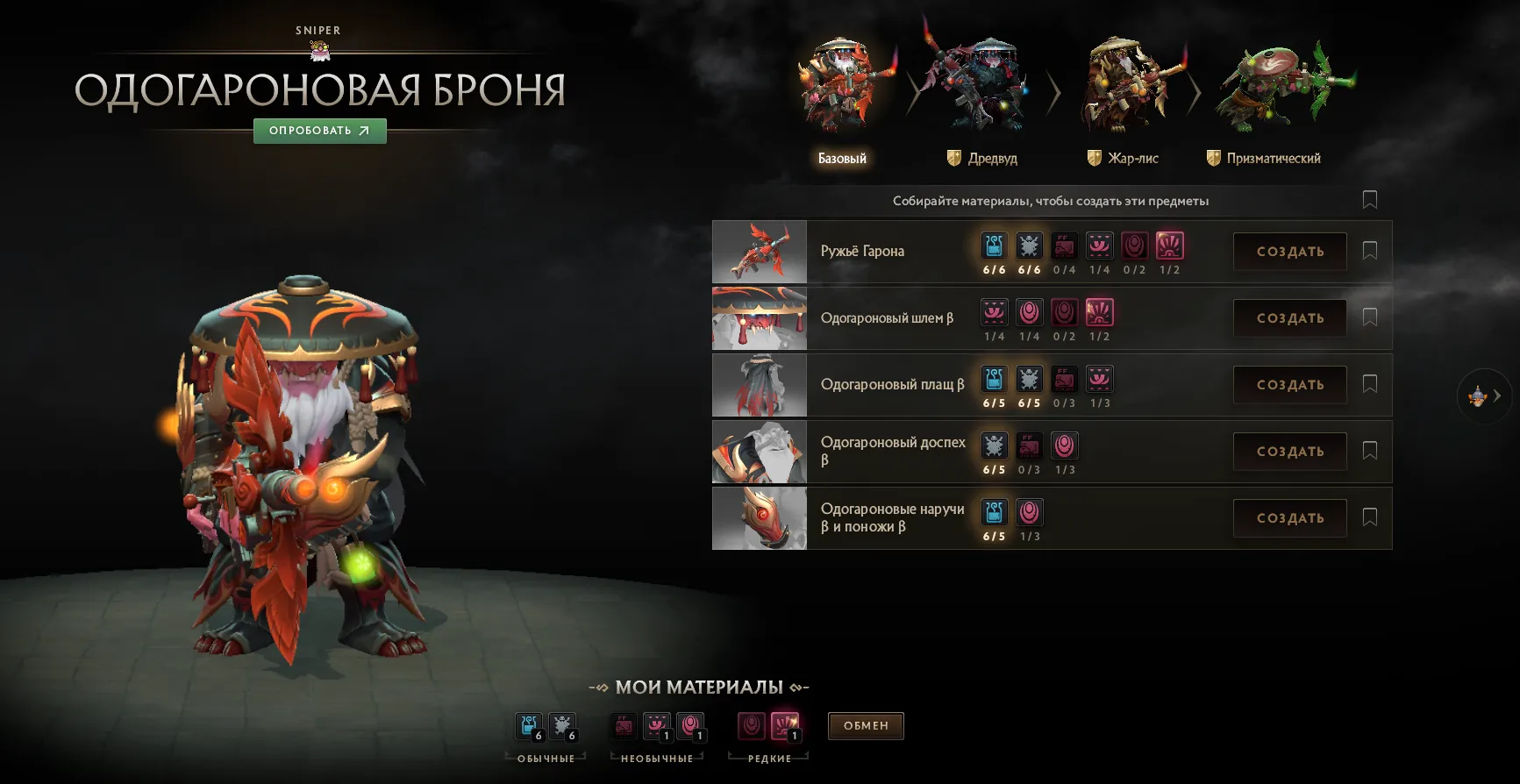This screenshot has height=784, width=1520.
Task: Click the Одогароновый плащ cloak thumbnail
Action: coord(759,384)
